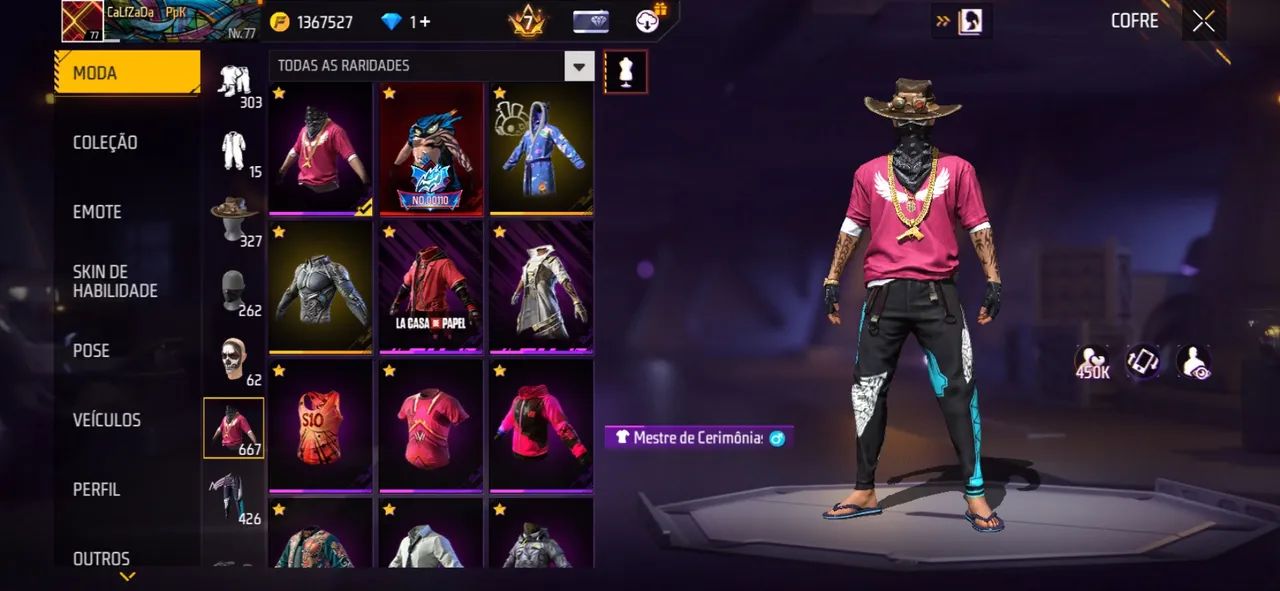Open the VEÍCULOS section
This screenshot has width=1280, height=591.
[x=106, y=420]
